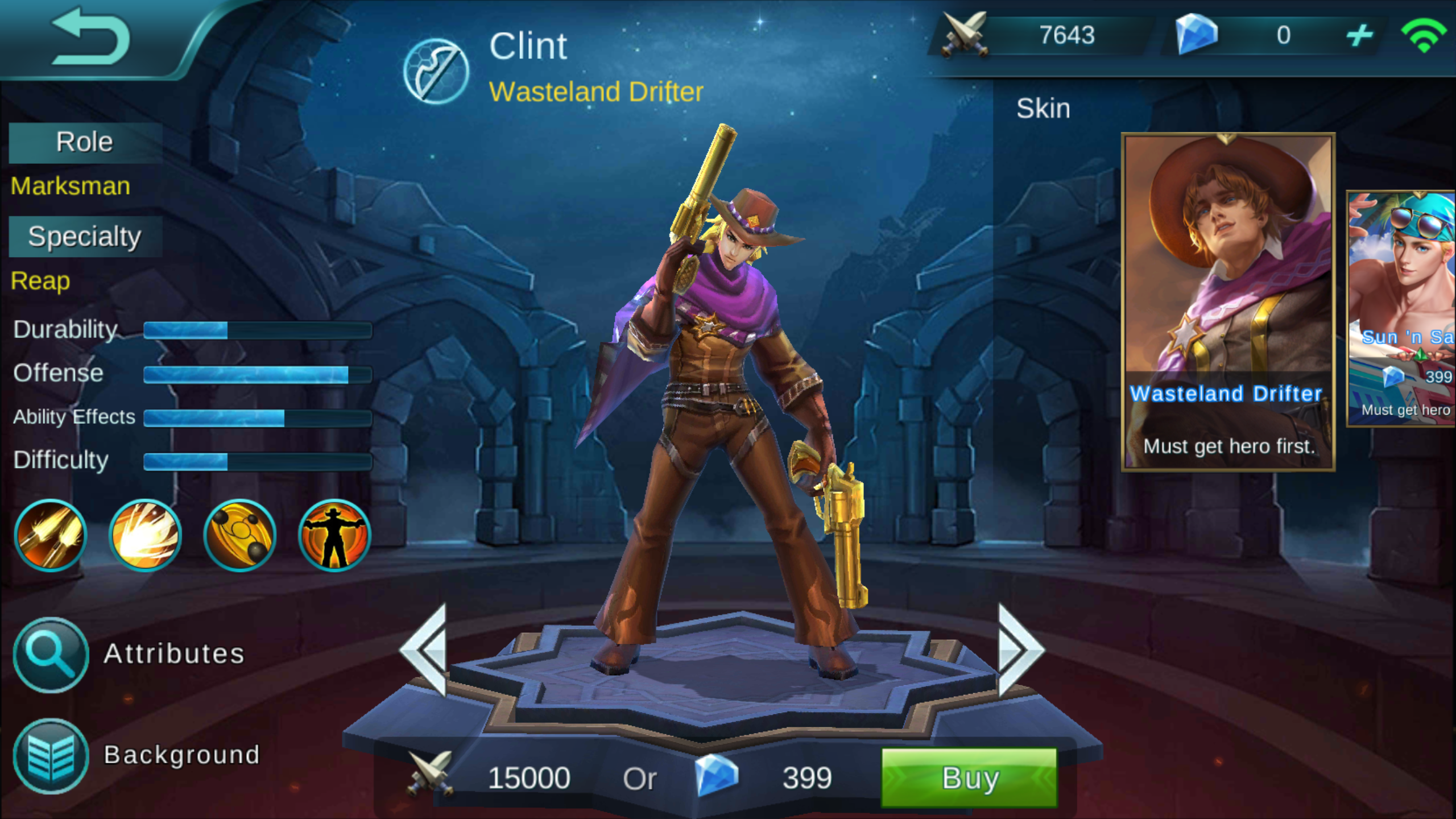Inspect the grenade bounce skill icon
1456x819 pixels.
[x=238, y=535]
